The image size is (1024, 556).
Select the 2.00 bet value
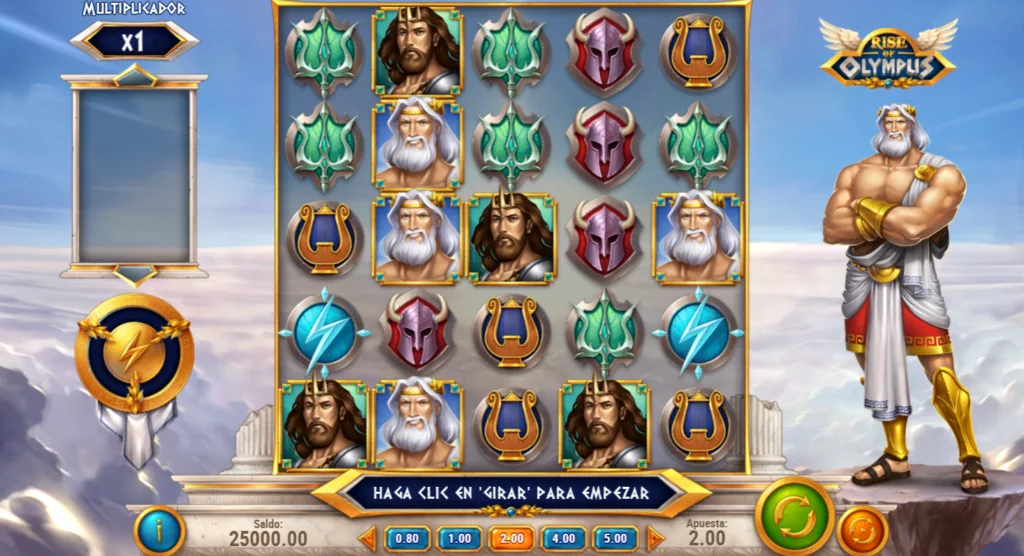coord(511,538)
